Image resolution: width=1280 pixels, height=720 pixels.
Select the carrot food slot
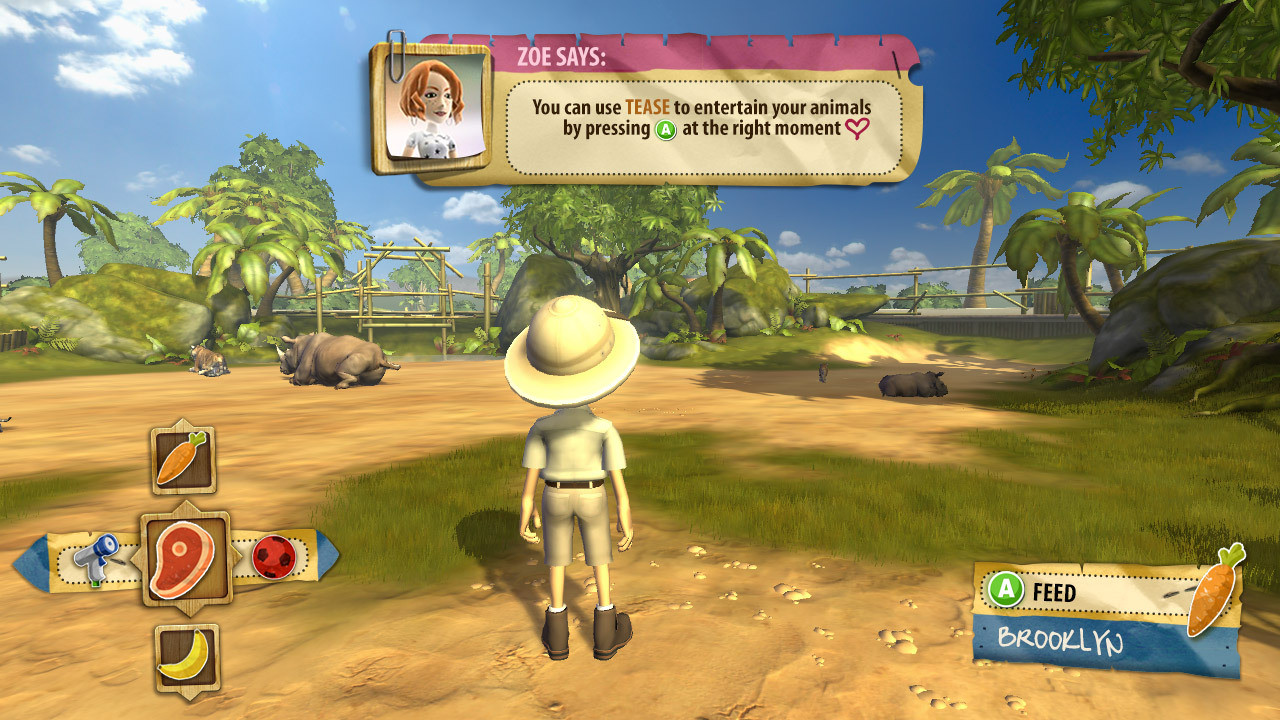click(183, 459)
